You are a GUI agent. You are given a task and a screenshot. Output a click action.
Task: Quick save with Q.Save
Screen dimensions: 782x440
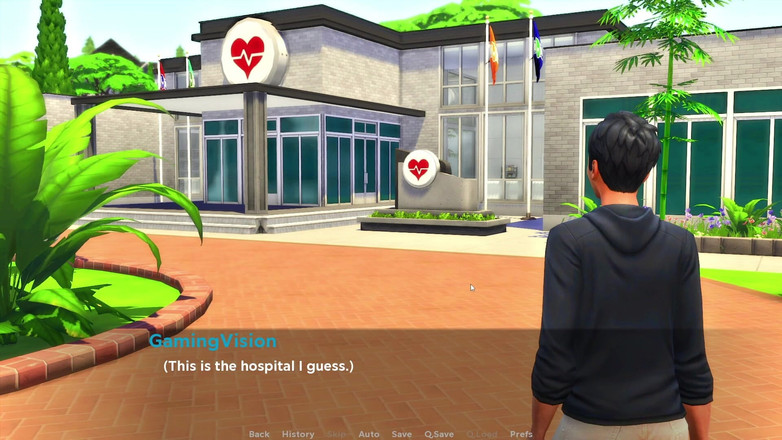coord(439,434)
